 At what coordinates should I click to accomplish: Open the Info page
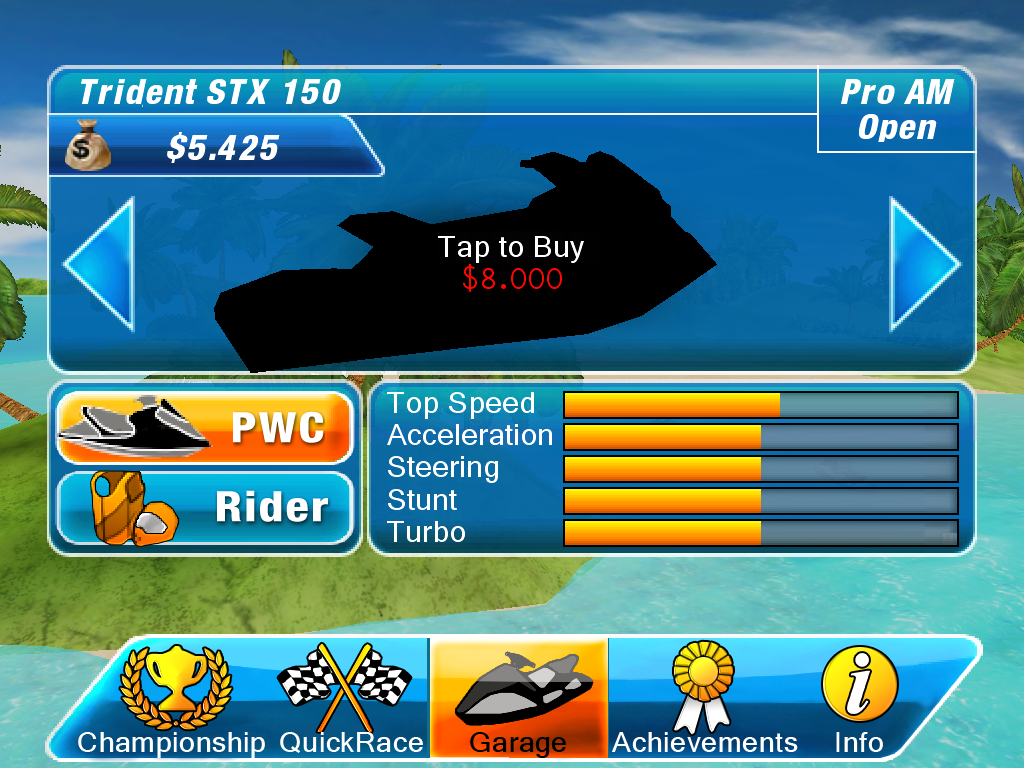[x=858, y=699]
